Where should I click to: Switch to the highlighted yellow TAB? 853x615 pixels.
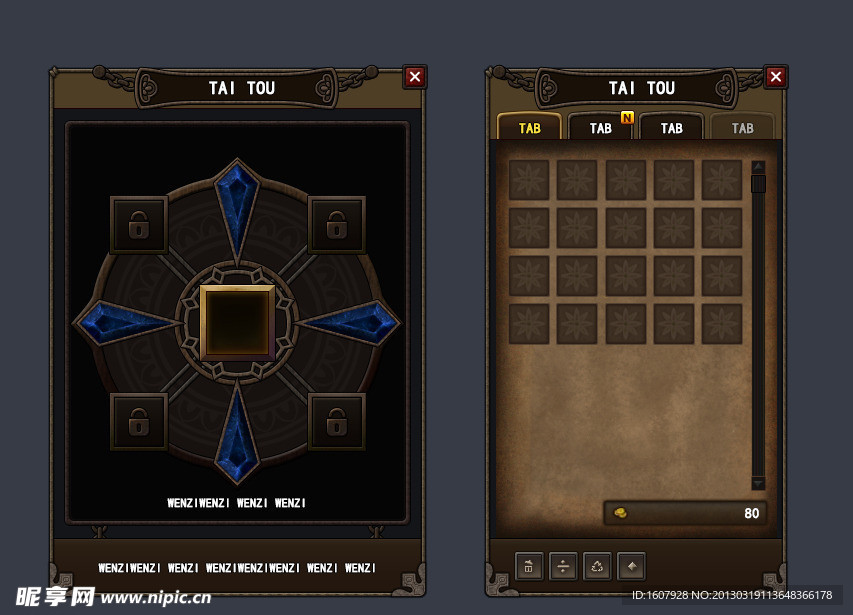[529, 128]
